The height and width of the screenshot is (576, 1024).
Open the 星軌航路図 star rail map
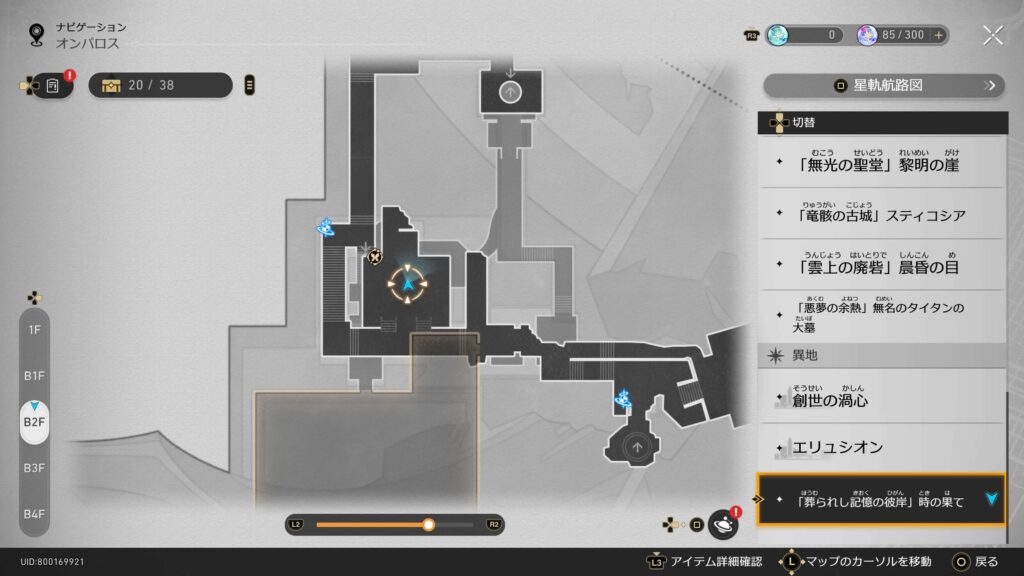pyautogui.click(x=883, y=85)
